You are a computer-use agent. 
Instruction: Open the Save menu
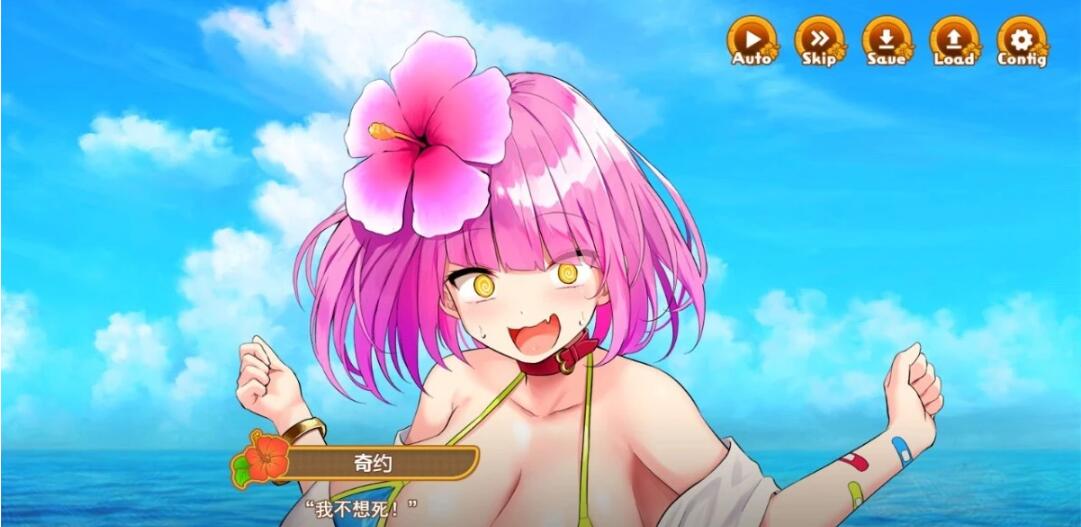pos(886,42)
